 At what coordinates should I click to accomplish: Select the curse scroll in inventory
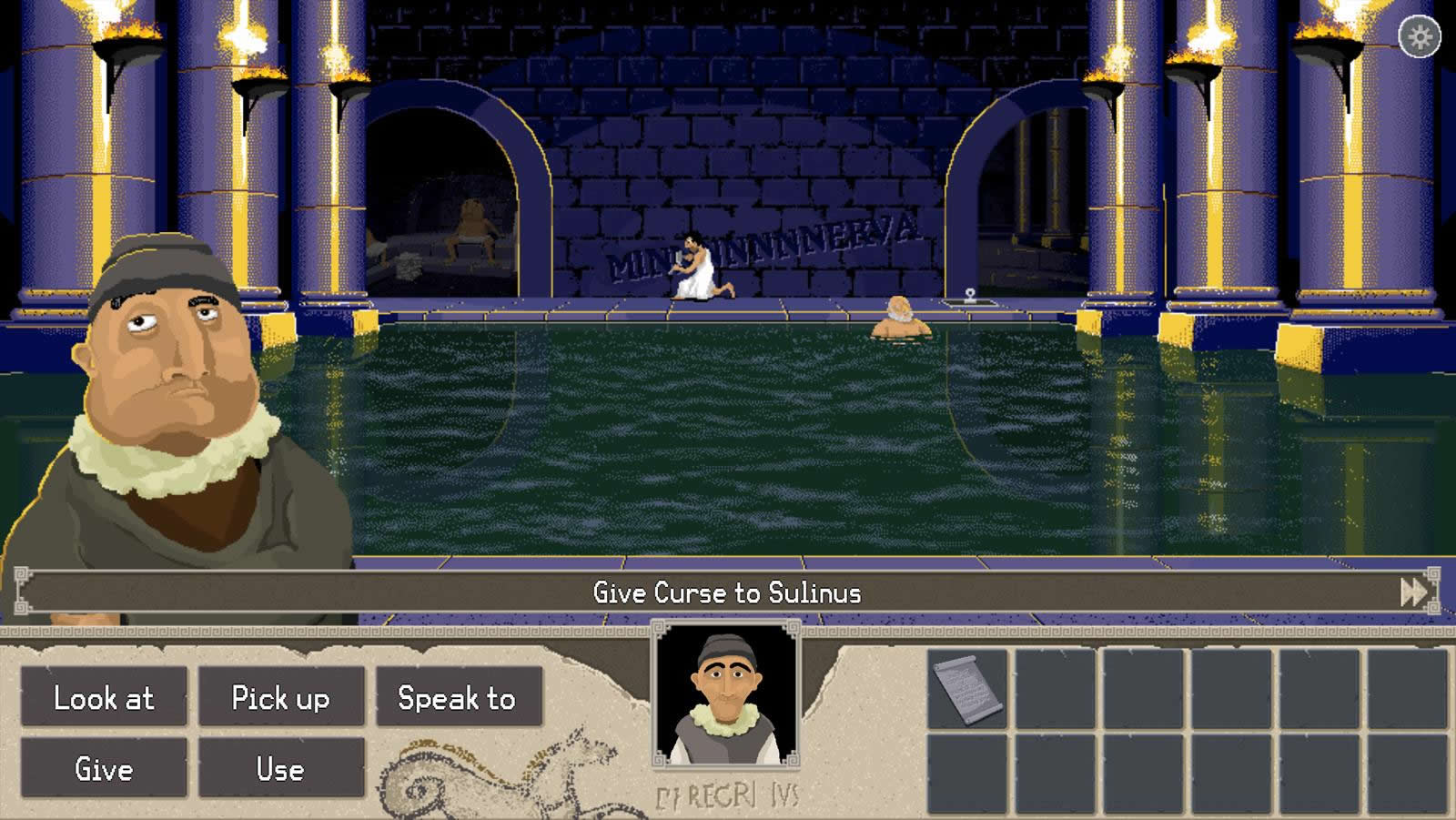tap(967, 689)
